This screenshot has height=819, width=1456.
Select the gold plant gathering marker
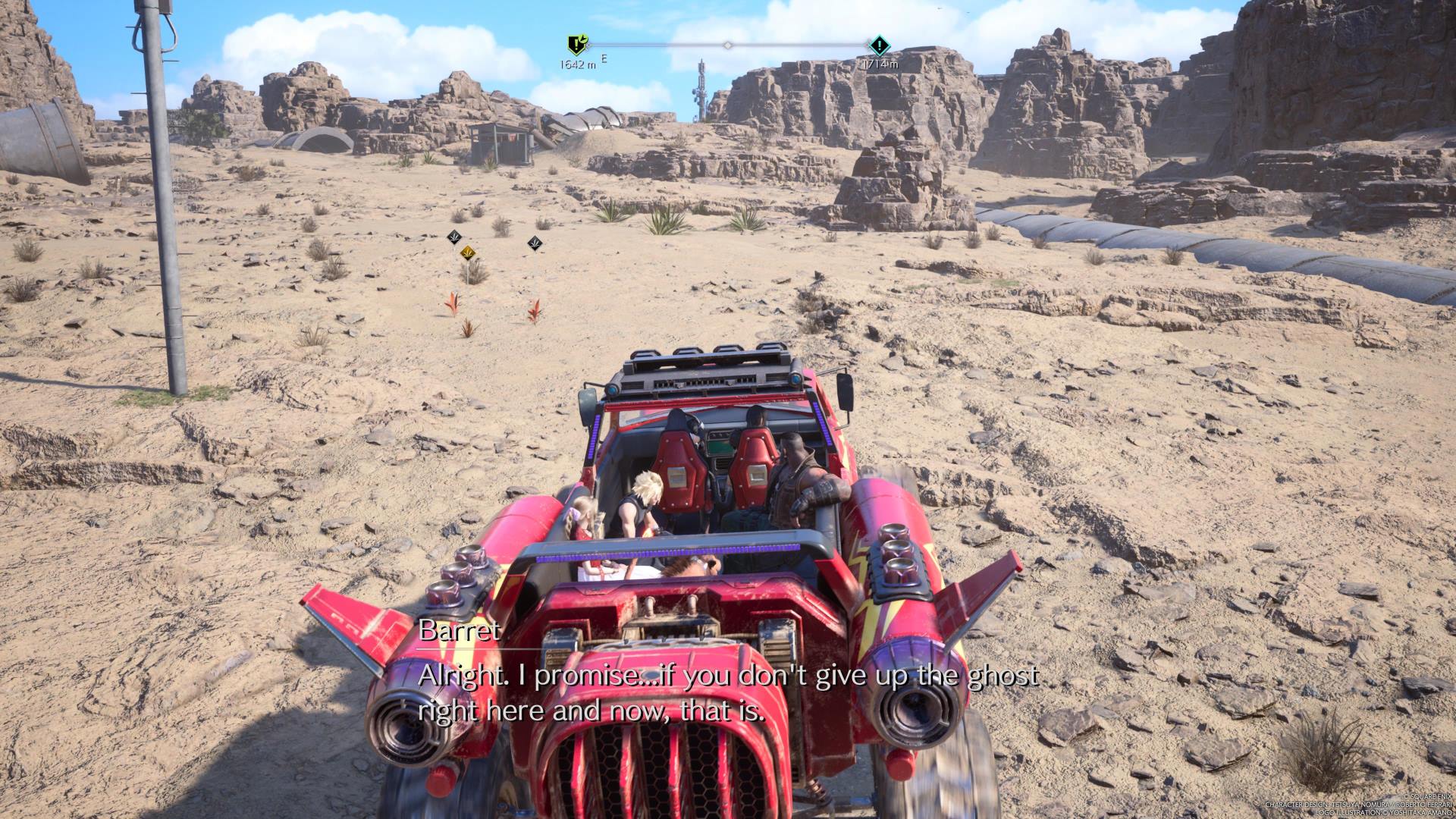[x=468, y=251]
